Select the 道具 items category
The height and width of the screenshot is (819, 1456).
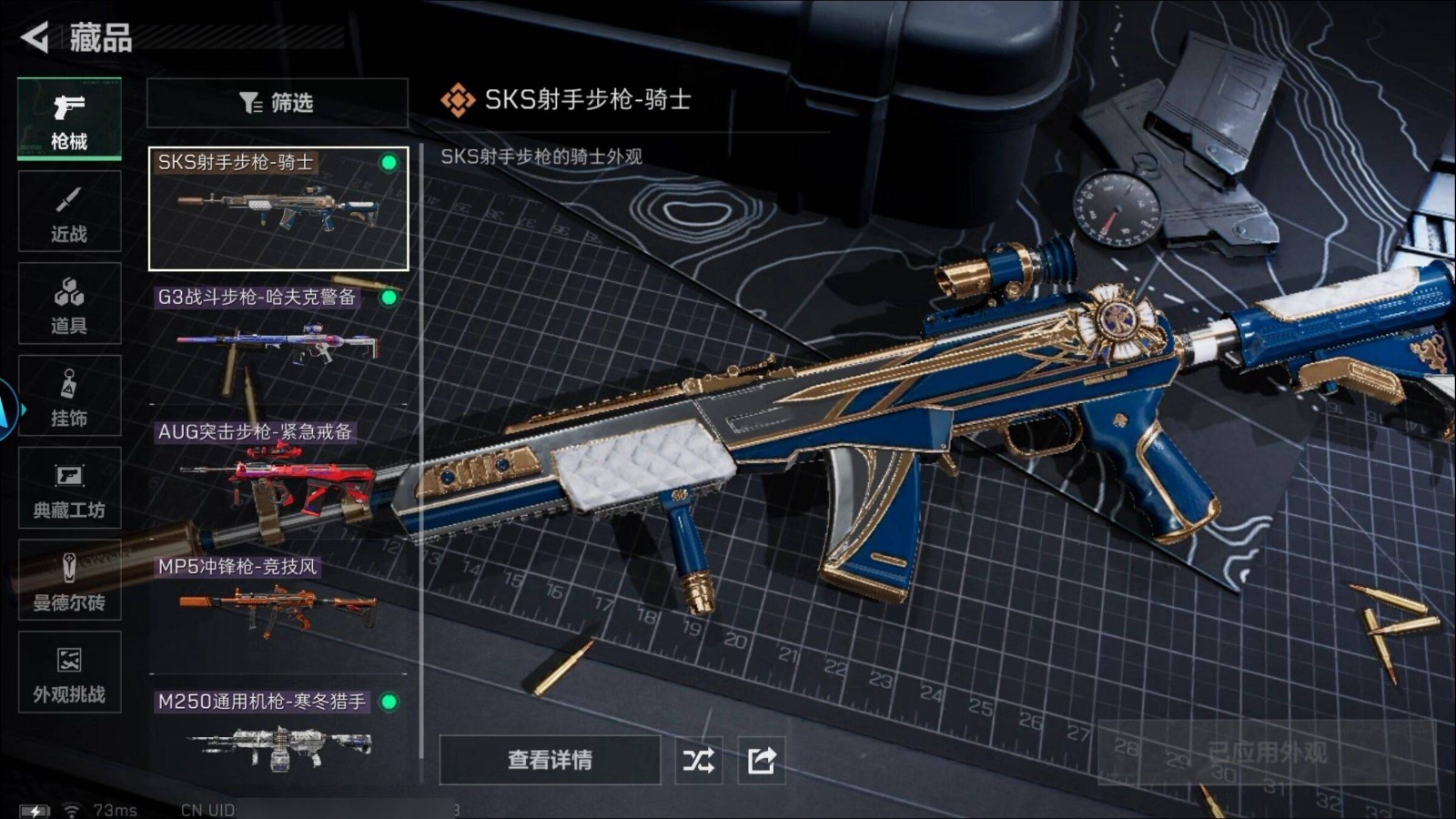point(69,304)
